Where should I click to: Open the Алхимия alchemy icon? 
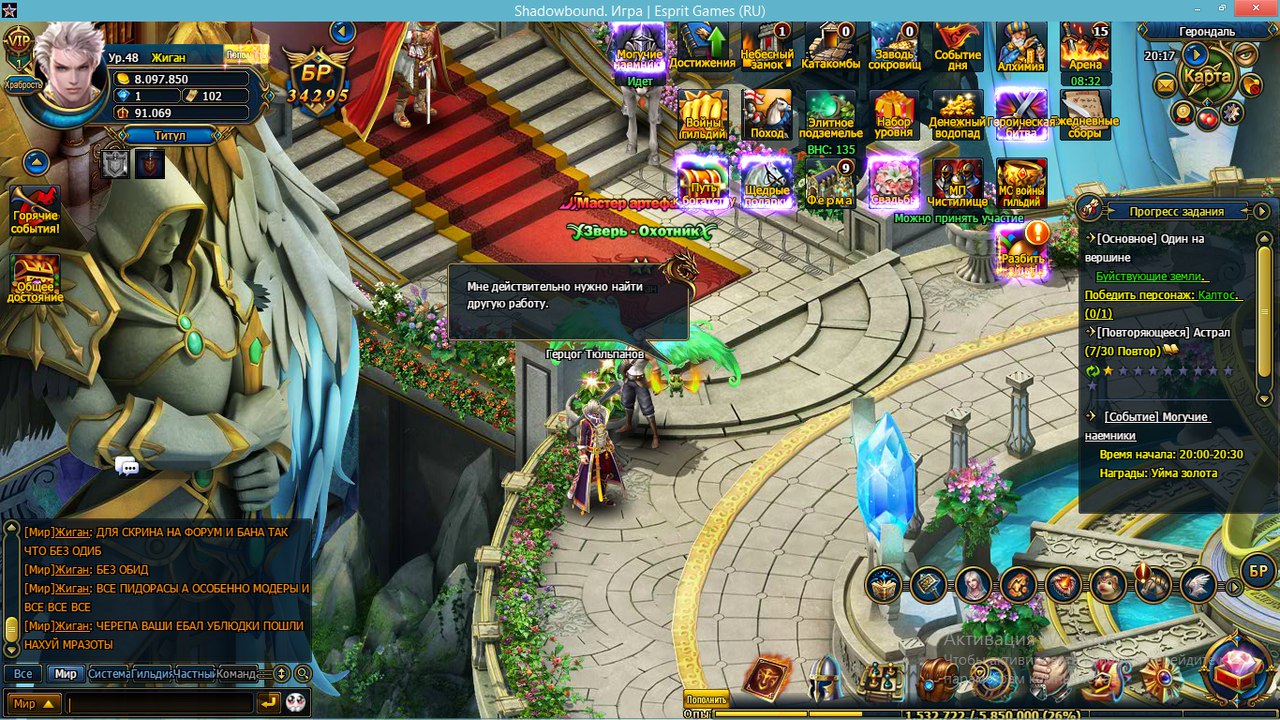click(1021, 46)
